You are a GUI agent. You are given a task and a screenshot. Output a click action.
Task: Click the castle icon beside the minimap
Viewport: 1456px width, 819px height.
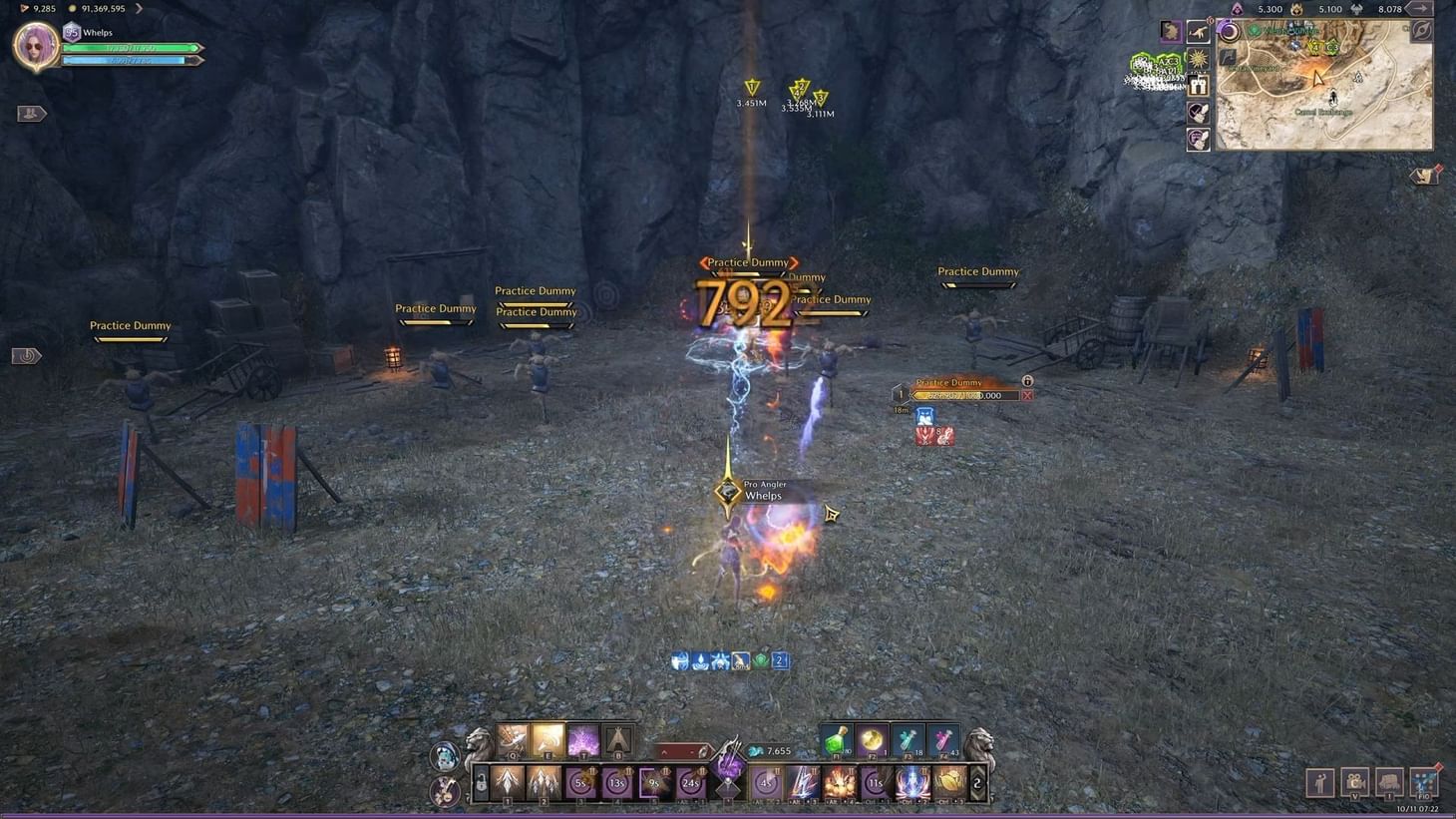(x=1199, y=87)
